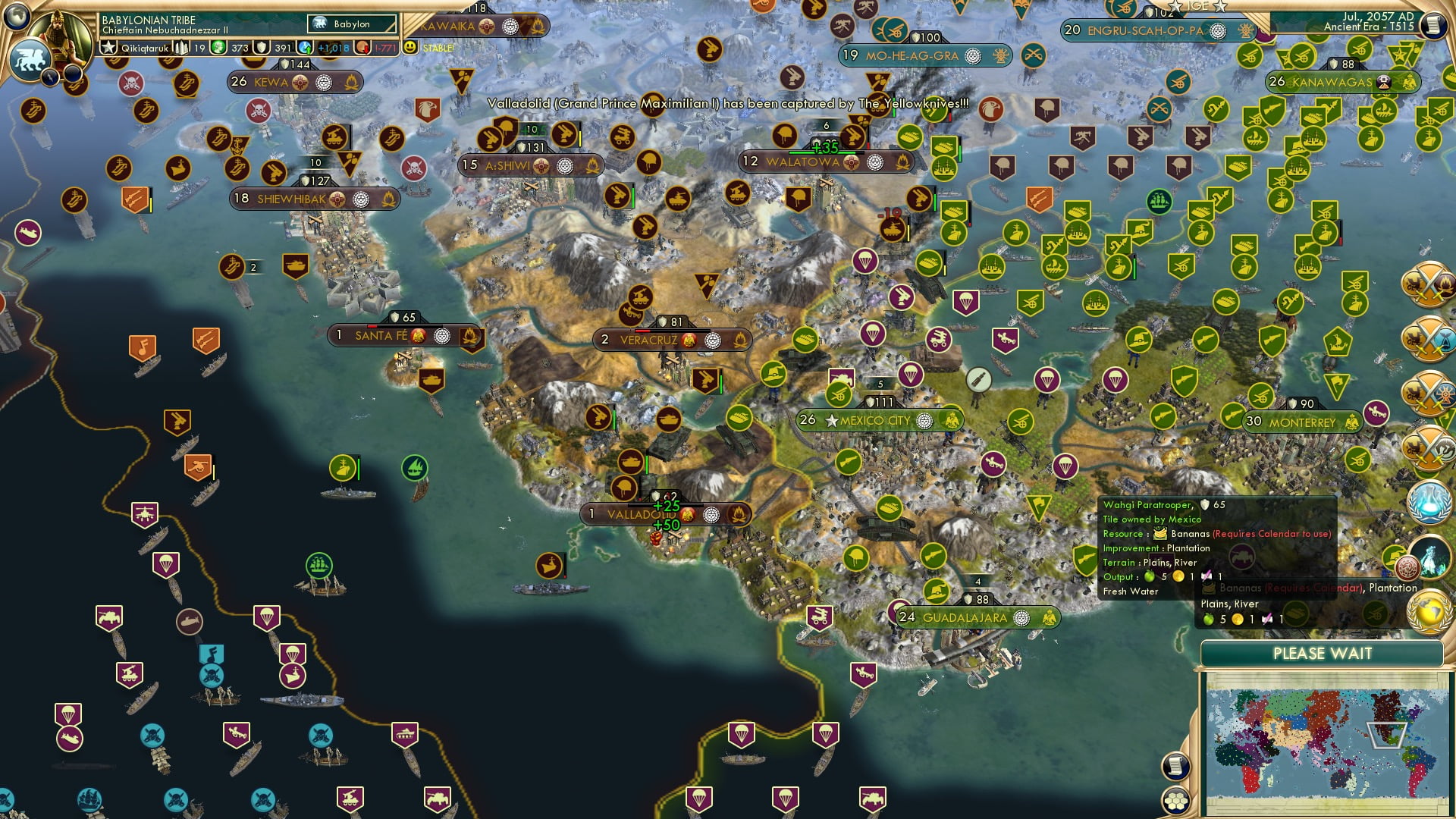
Task: Click the STABLE smiley happiness indicator
Action: [409, 46]
